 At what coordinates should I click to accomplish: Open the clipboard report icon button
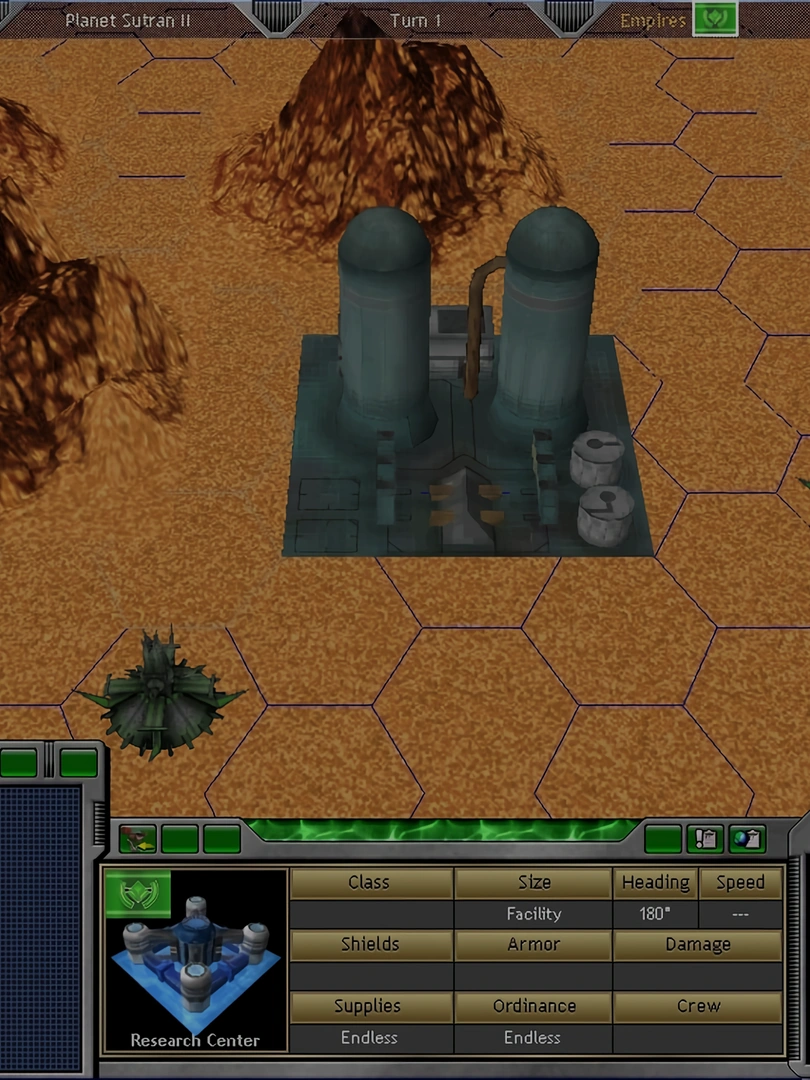click(x=705, y=838)
